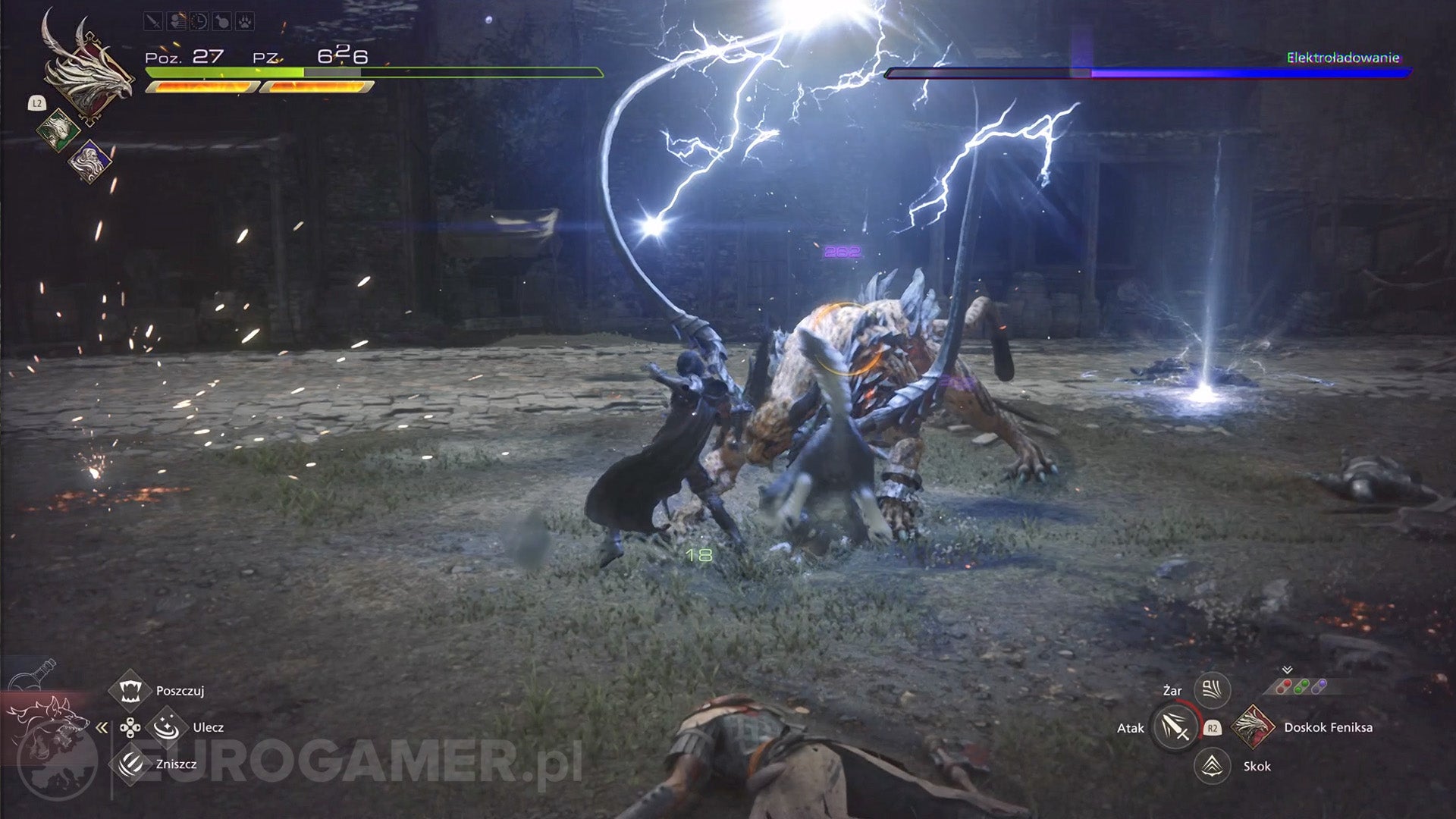This screenshot has height=819, width=1456.
Task: Click the green PZ health bar
Action: click(220, 72)
